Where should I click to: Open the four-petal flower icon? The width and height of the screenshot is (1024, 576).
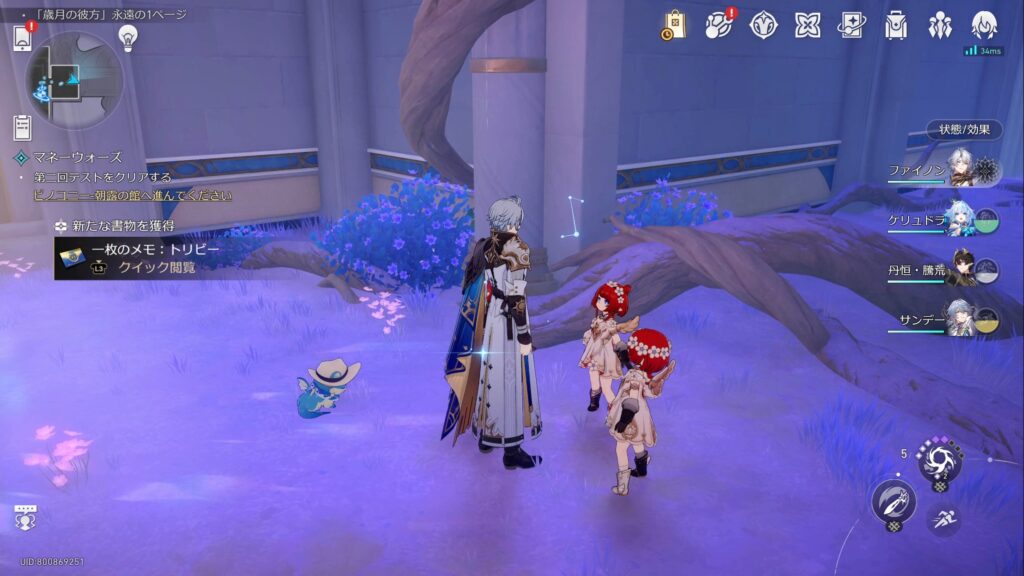(807, 25)
